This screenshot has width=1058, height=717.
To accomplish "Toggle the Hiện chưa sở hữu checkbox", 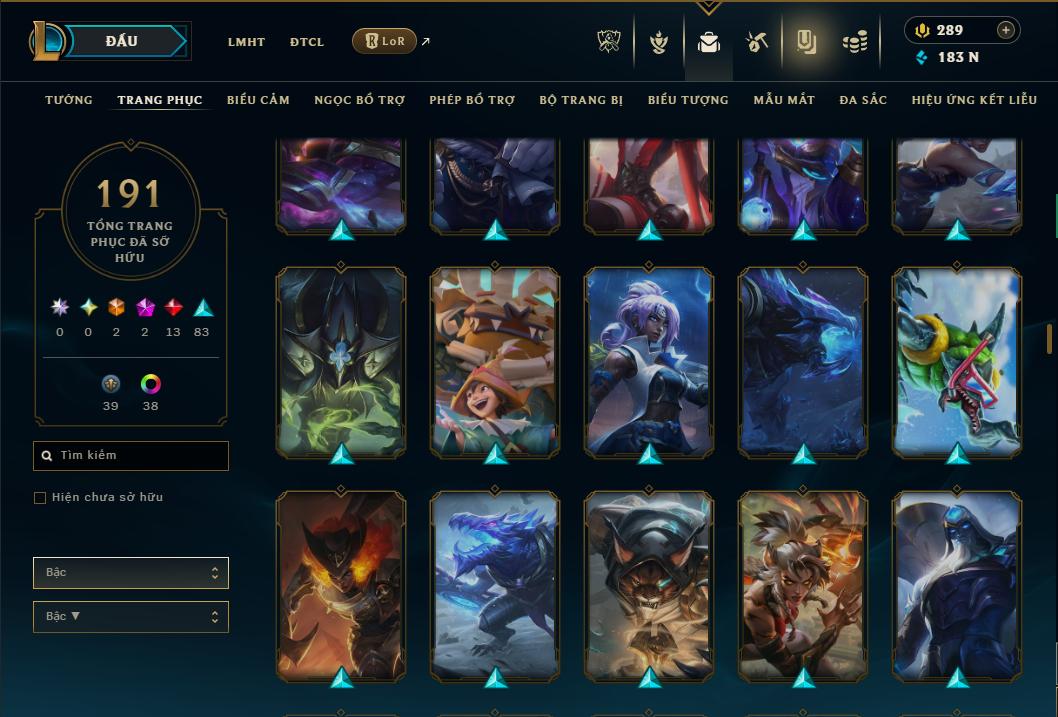I will [40, 498].
